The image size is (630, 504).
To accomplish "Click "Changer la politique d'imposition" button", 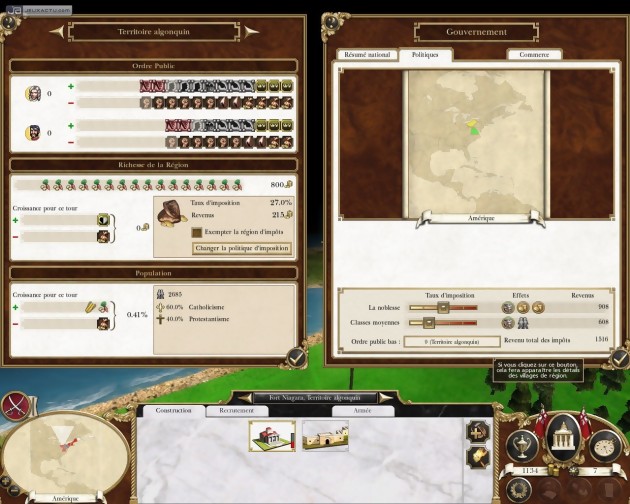I will click(241, 248).
